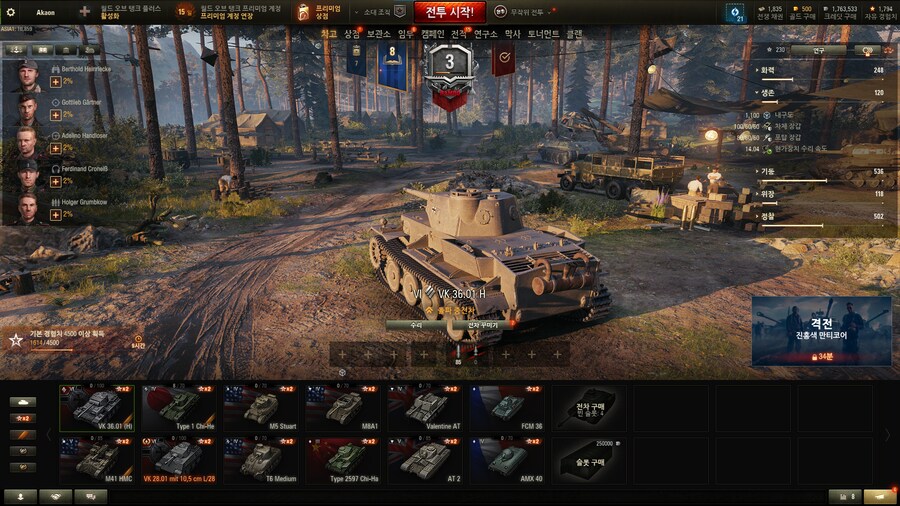Viewport: 900px width, 506px height.
Task: Select the Type 1 Chi-He tank
Action: 178,409
